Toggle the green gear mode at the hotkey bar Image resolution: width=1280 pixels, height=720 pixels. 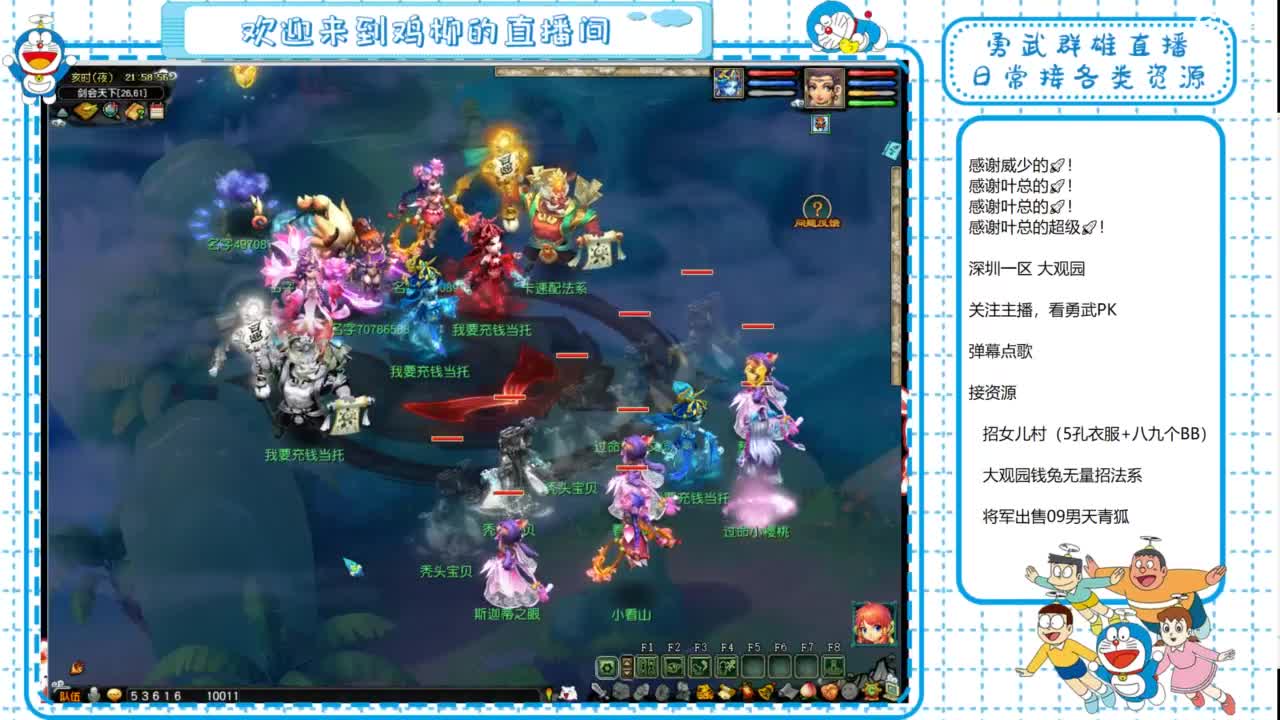coord(607,666)
